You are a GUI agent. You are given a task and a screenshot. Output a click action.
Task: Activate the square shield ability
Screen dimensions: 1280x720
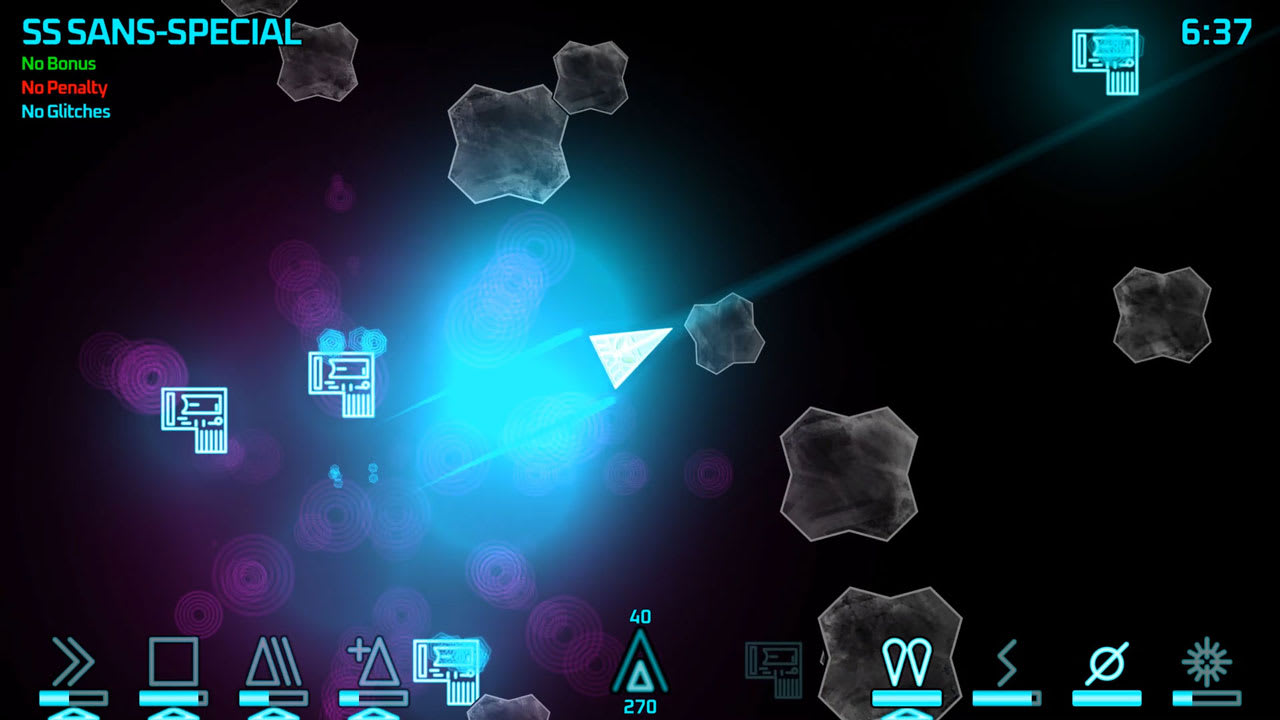(x=172, y=660)
